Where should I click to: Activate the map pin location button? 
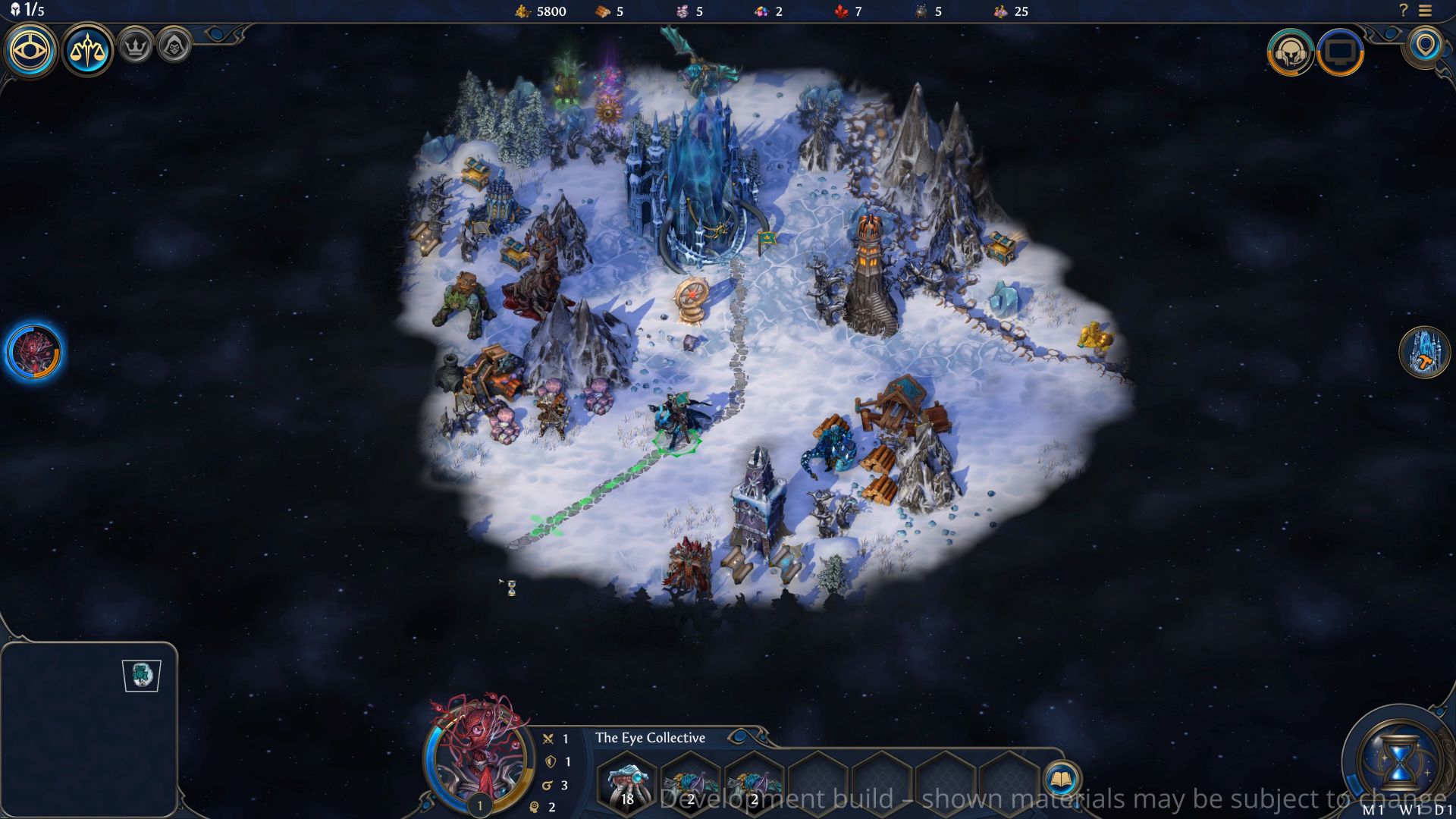(1426, 45)
